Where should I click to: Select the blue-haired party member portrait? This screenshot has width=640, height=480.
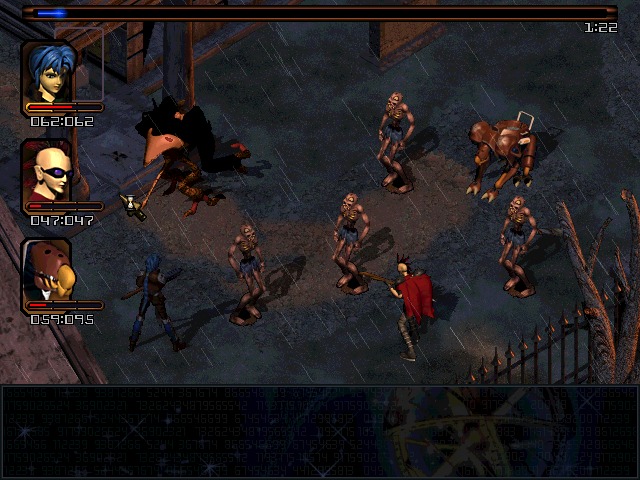click(x=48, y=71)
